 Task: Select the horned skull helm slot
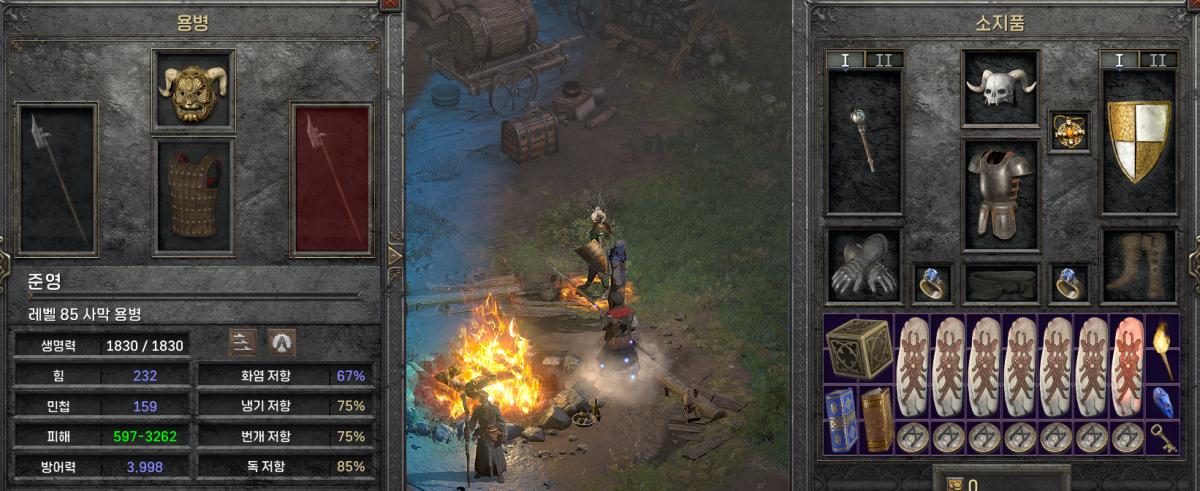point(1001,88)
